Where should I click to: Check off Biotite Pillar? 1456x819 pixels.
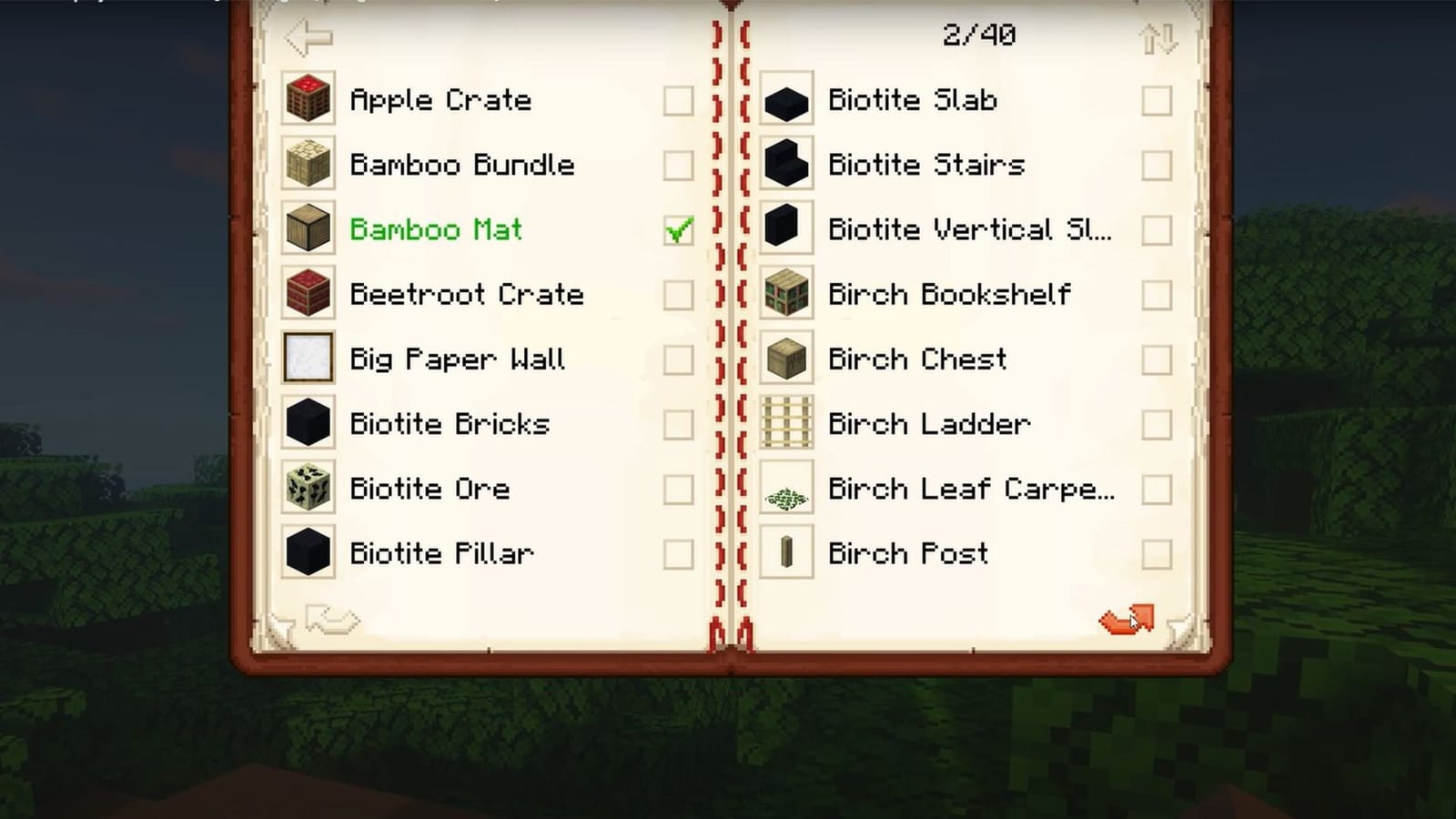click(x=677, y=553)
